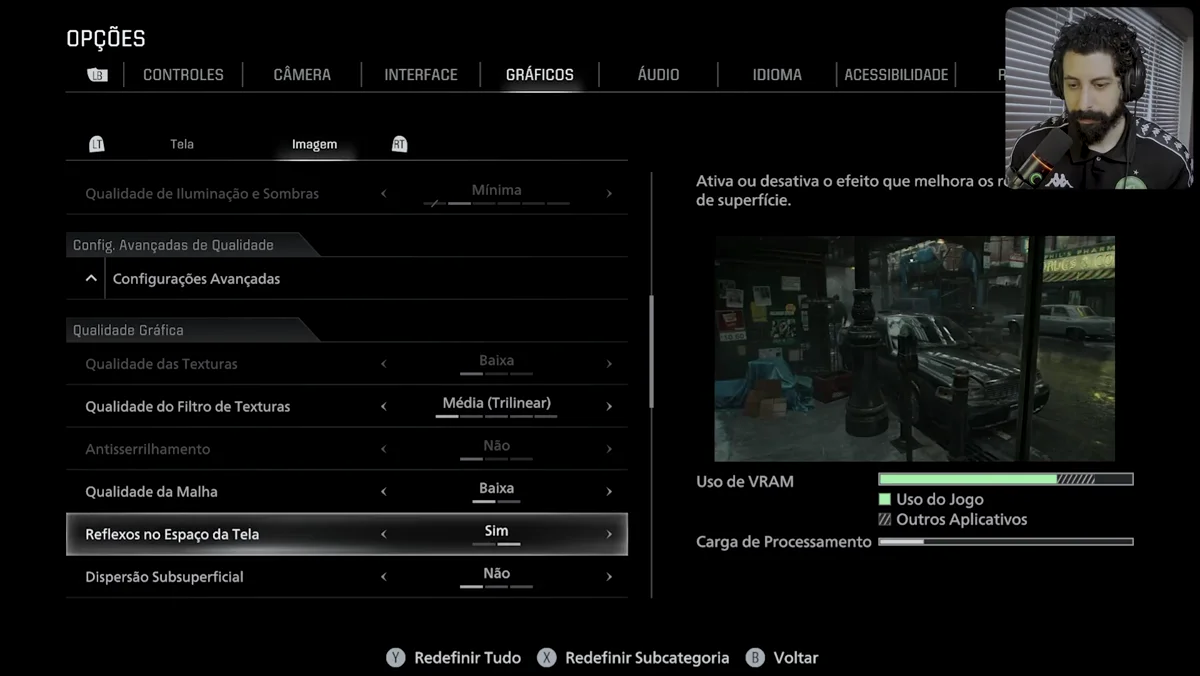Decrease Qualidade do Filtro de Texturas with left arrow
This screenshot has height=676, width=1200.
pyautogui.click(x=384, y=407)
